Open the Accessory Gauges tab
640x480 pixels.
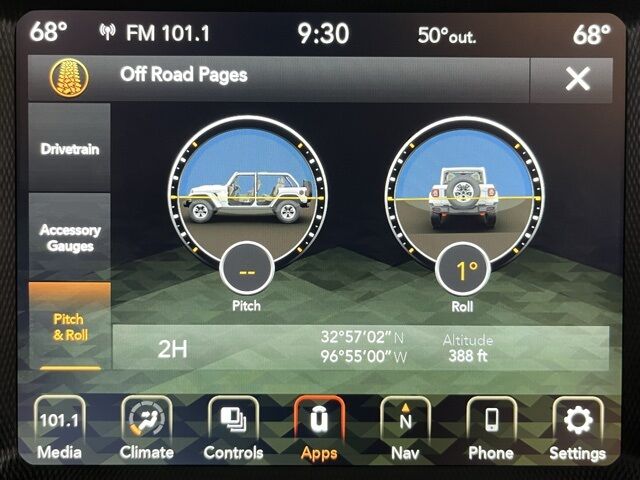69,237
